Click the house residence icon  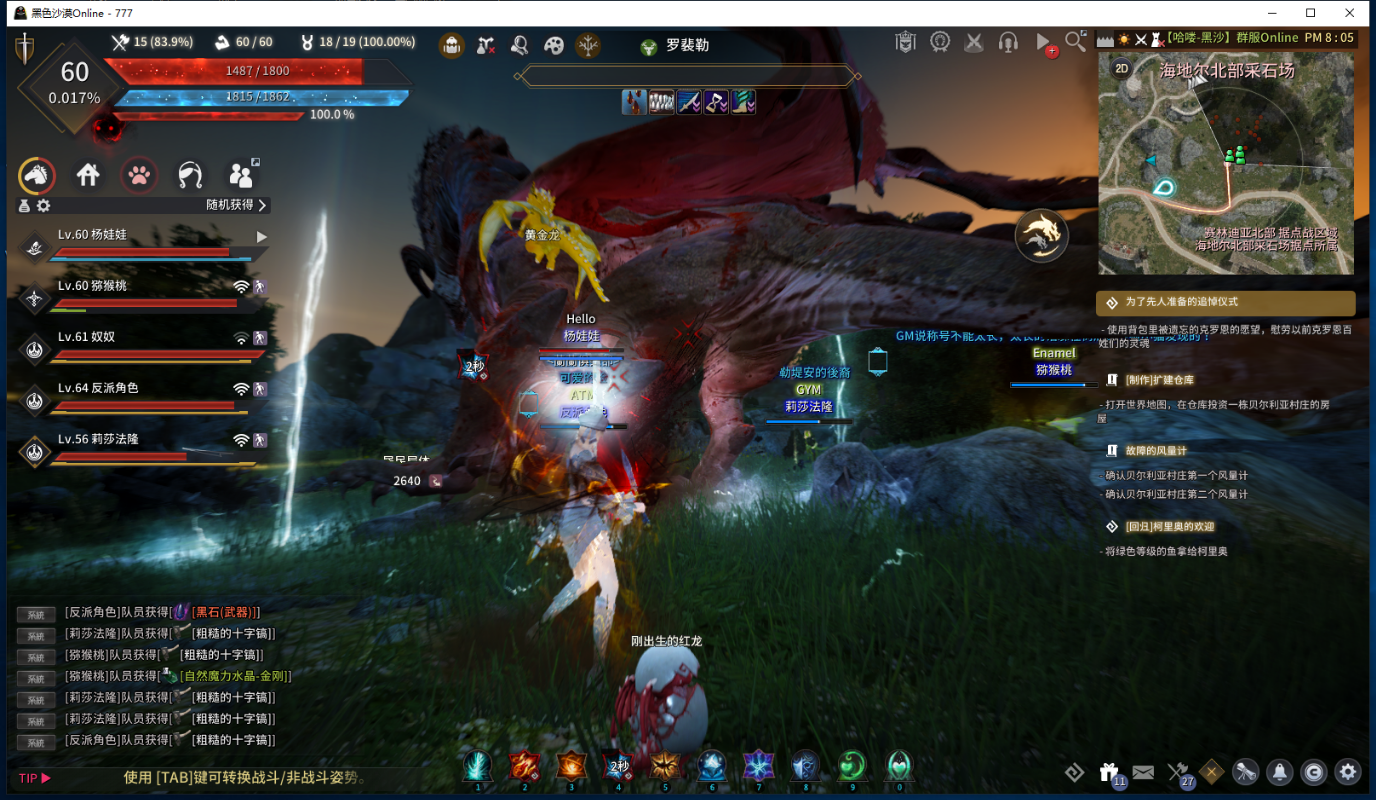88,176
